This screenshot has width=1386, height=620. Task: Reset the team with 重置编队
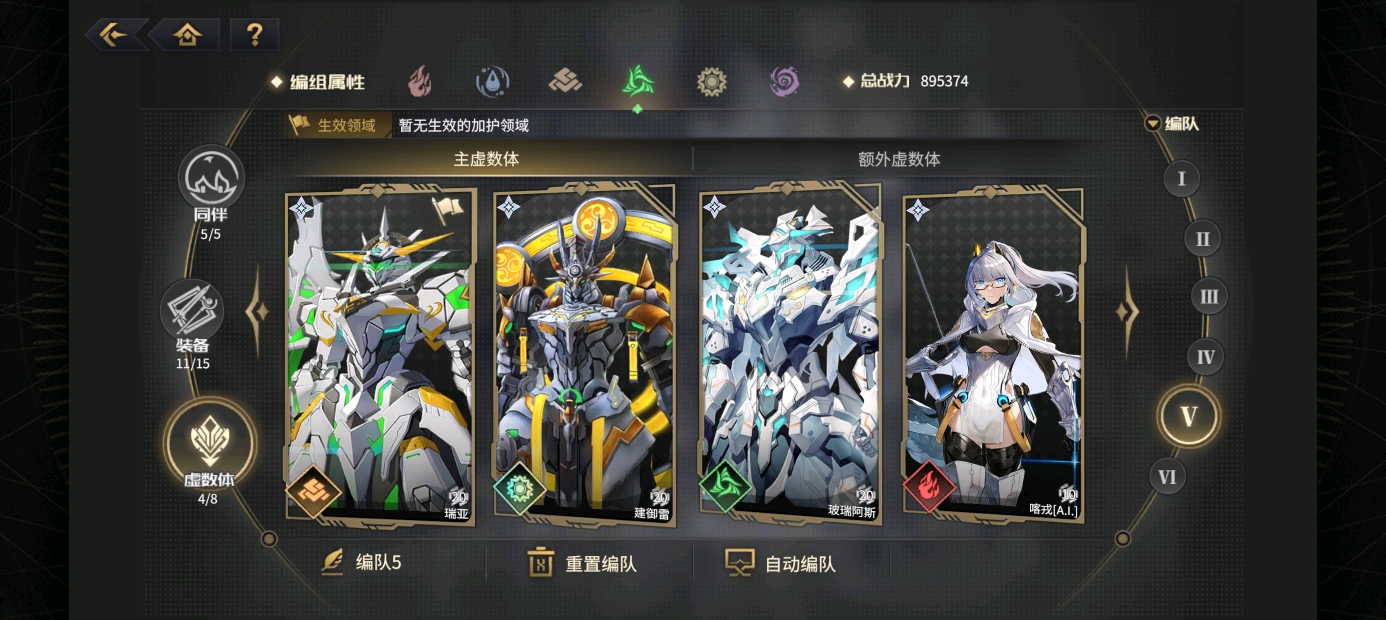[x=583, y=563]
